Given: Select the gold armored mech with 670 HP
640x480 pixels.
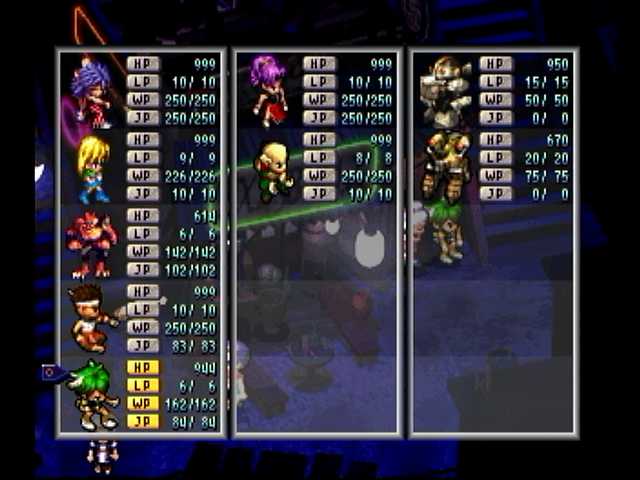Looking at the screenshot, I should (445, 165).
